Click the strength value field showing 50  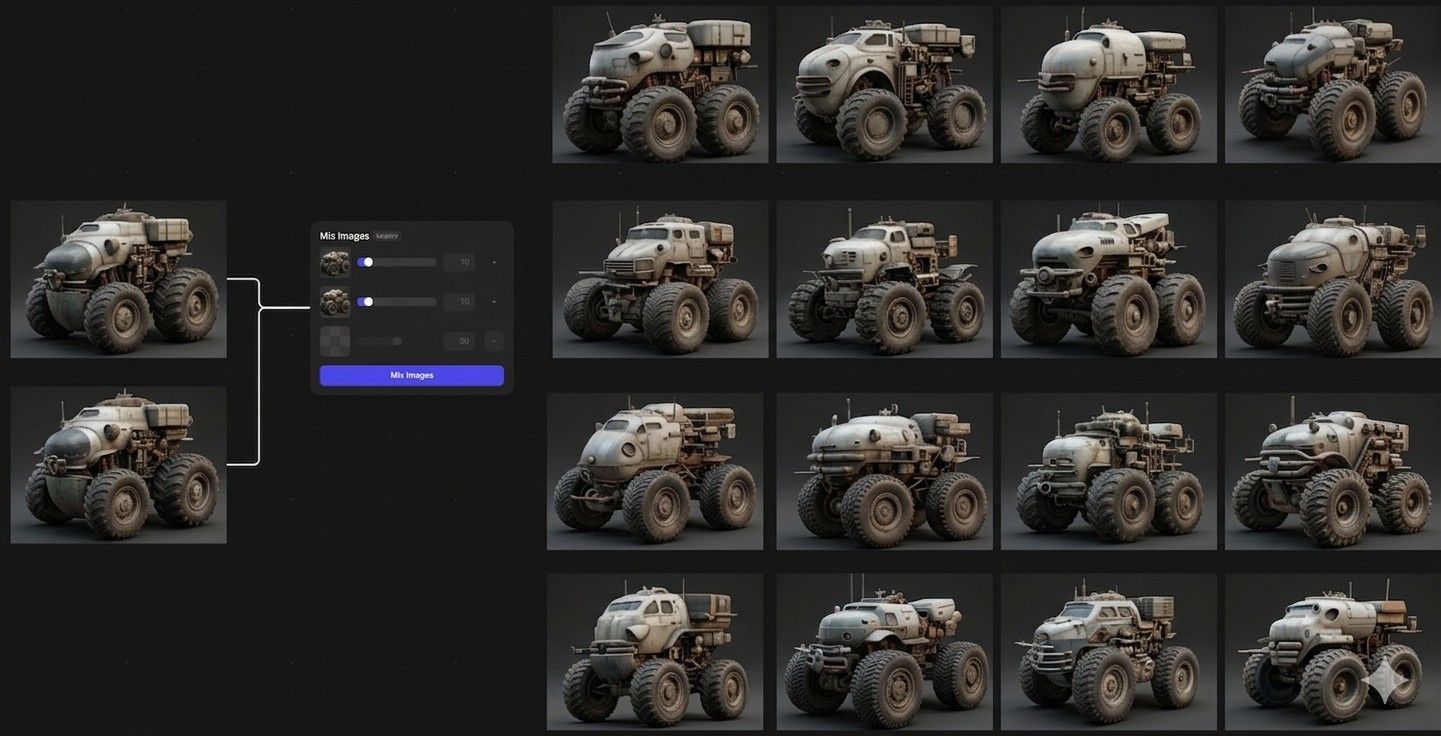(x=460, y=340)
